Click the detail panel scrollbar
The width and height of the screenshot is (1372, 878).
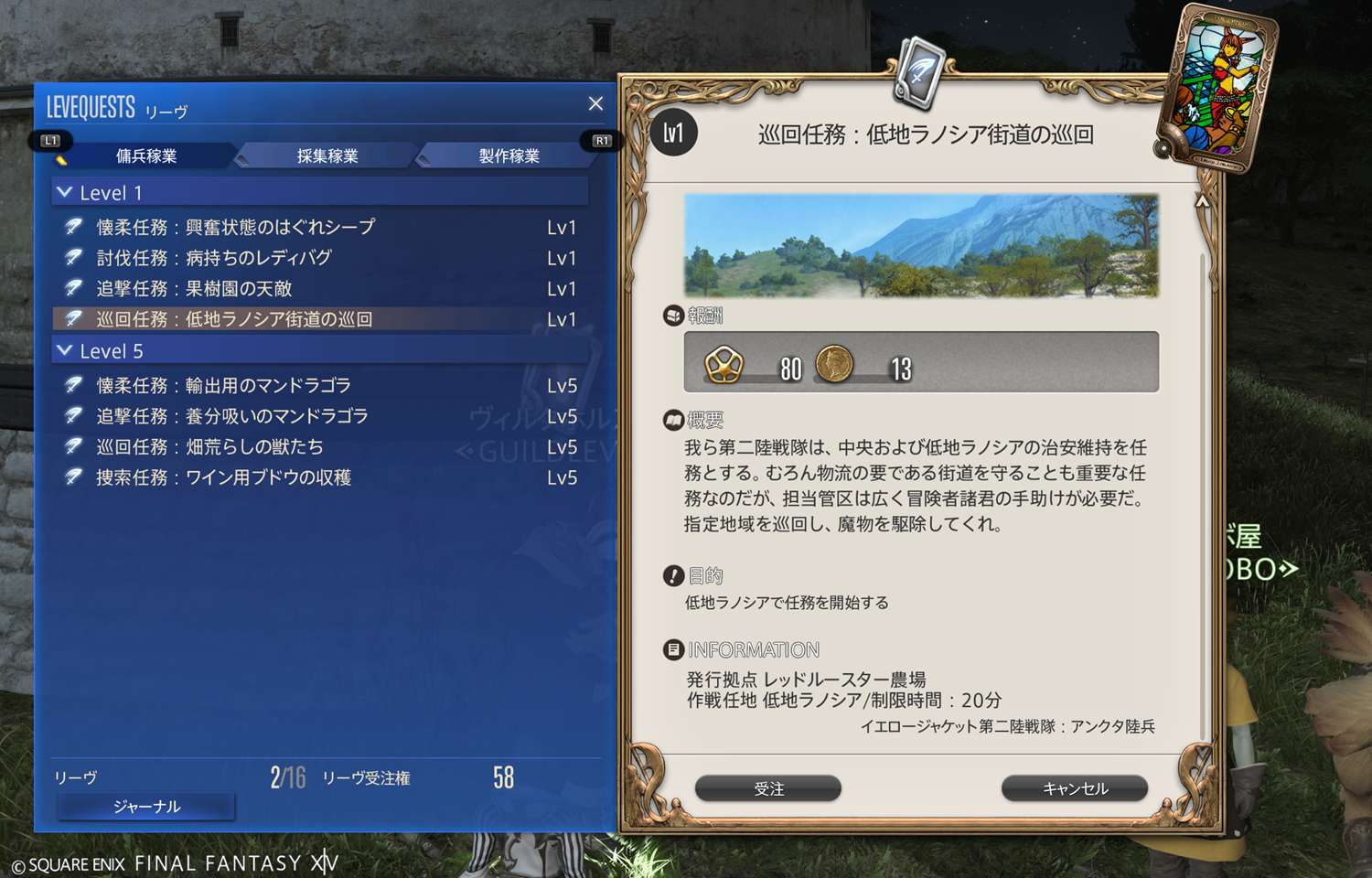coord(1203,457)
